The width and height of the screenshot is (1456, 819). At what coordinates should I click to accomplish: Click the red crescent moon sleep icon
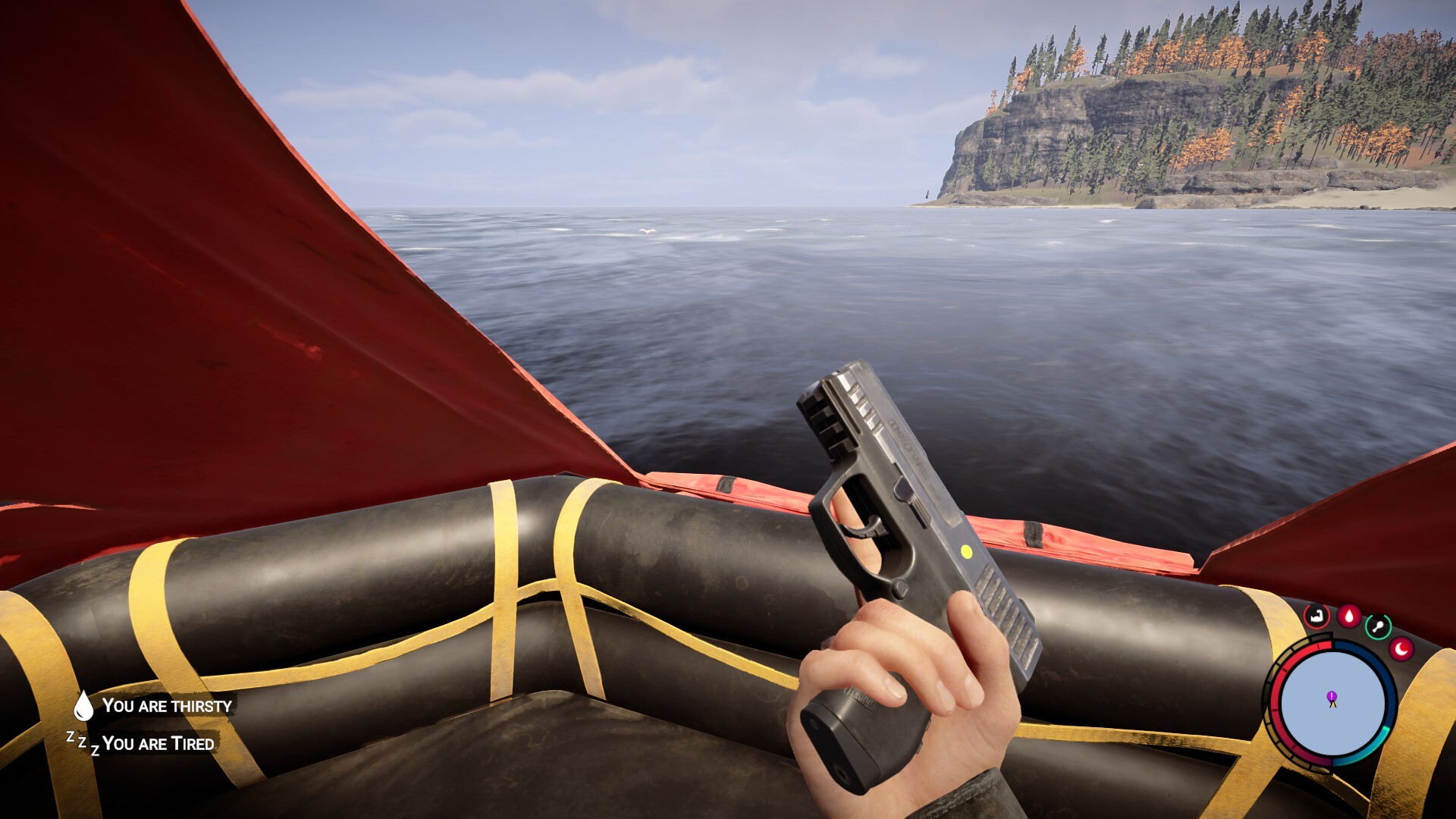[x=1402, y=648]
